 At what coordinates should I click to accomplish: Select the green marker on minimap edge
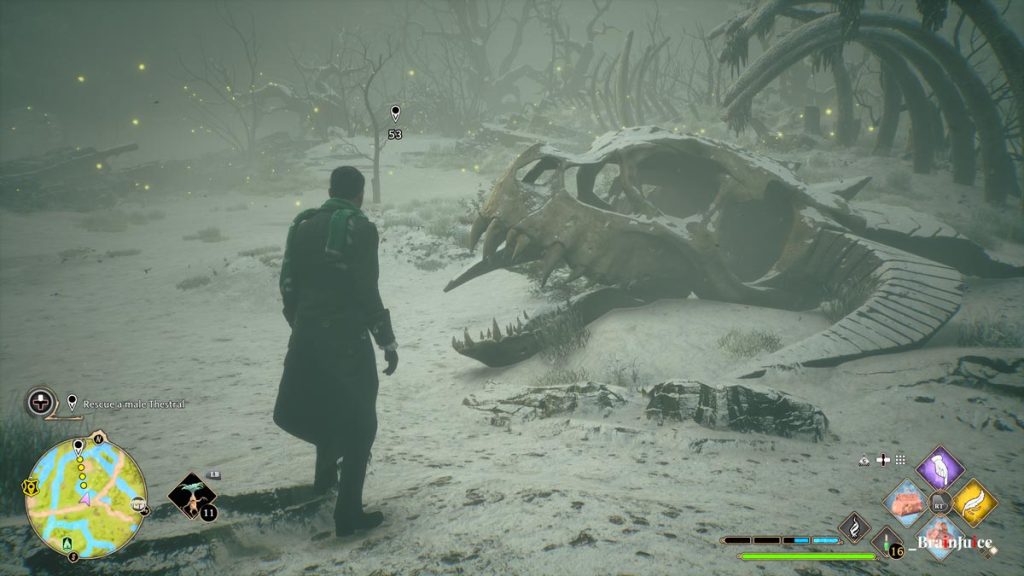tap(69, 545)
